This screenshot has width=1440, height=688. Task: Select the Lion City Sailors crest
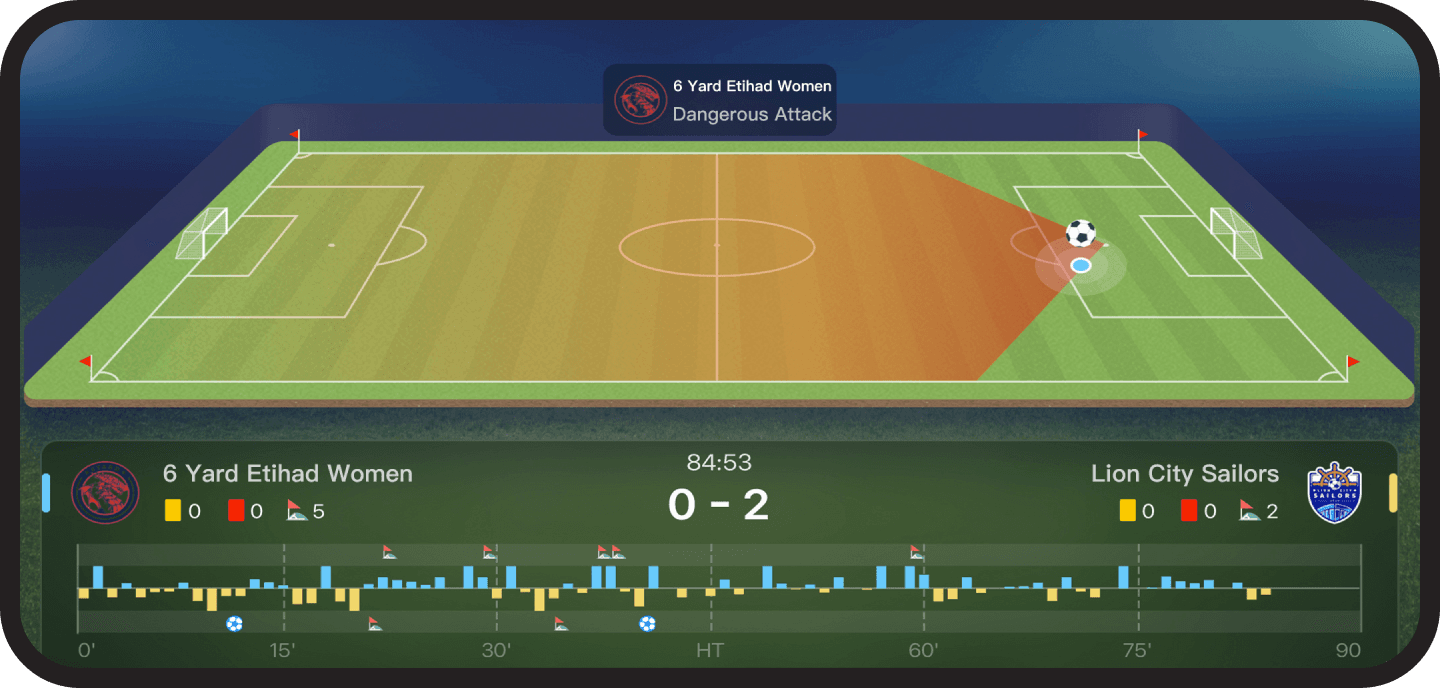tap(1335, 493)
